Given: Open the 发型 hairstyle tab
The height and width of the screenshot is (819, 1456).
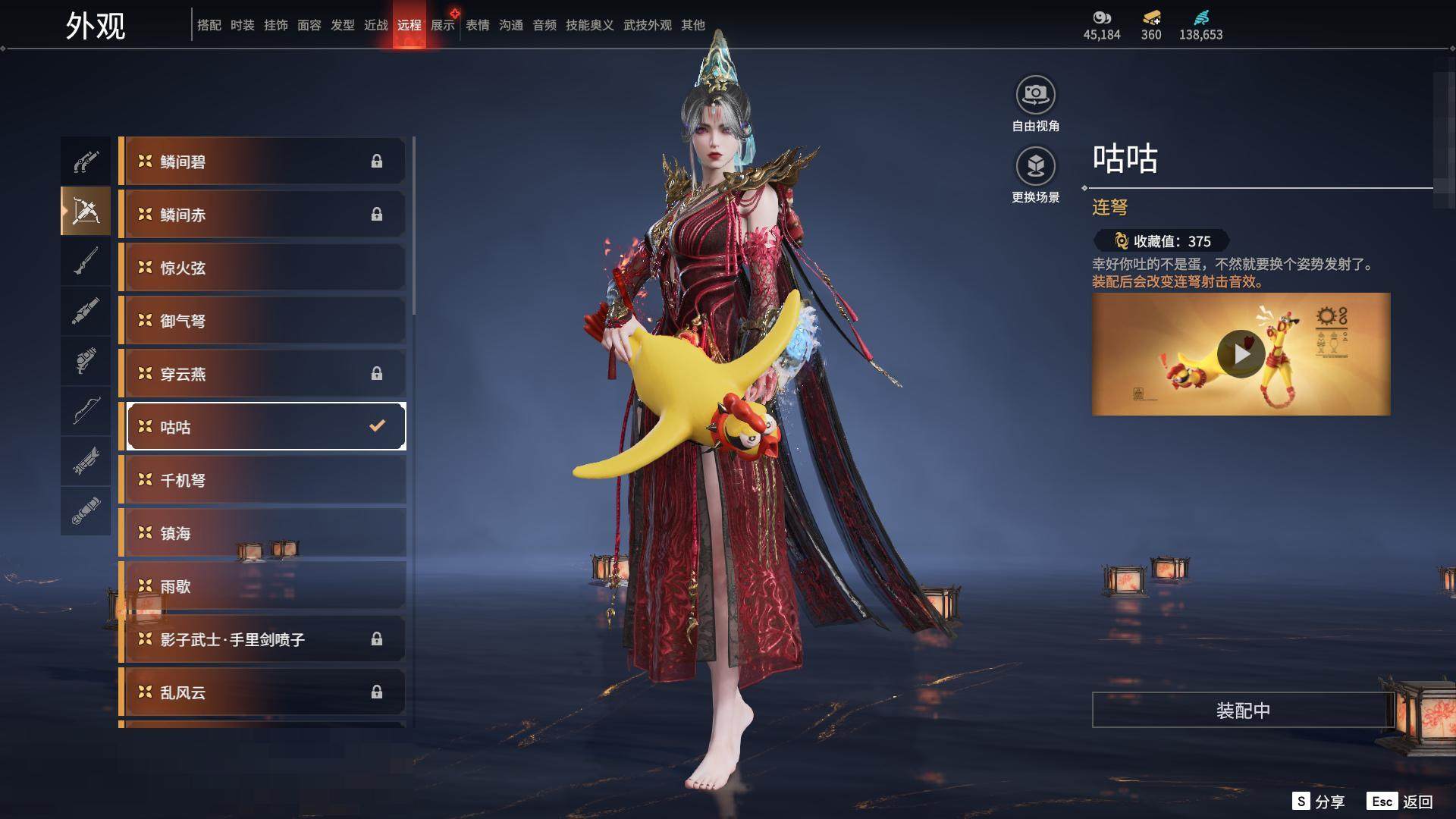Looking at the screenshot, I should [x=343, y=25].
